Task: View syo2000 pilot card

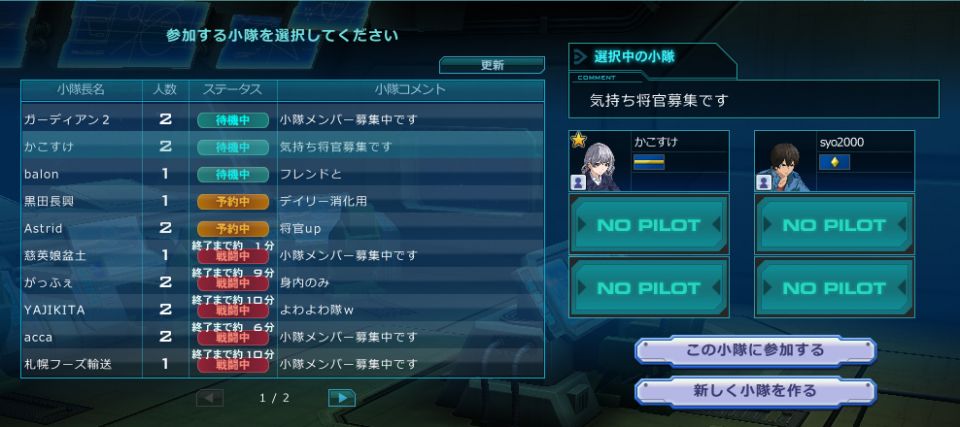Action: [834, 160]
